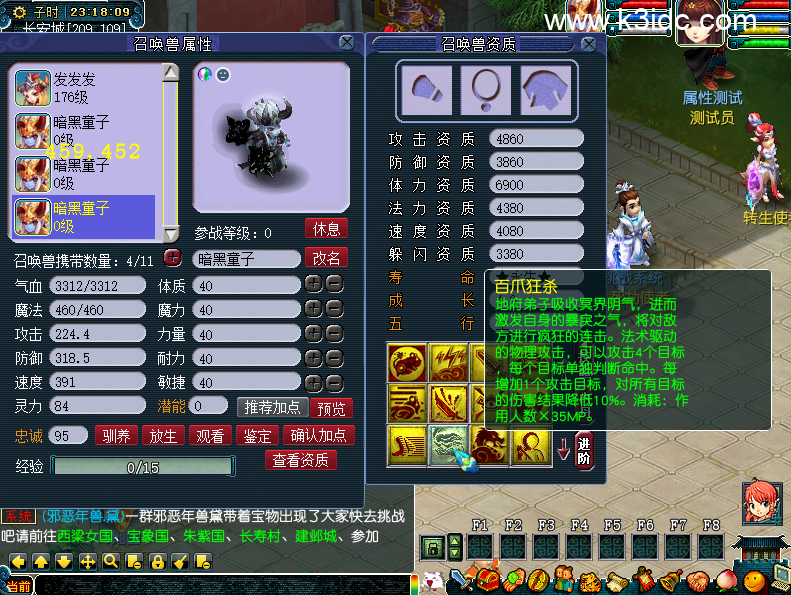Select the red dragon skill icon
This screenshot has width=791, height=595.
488,445
